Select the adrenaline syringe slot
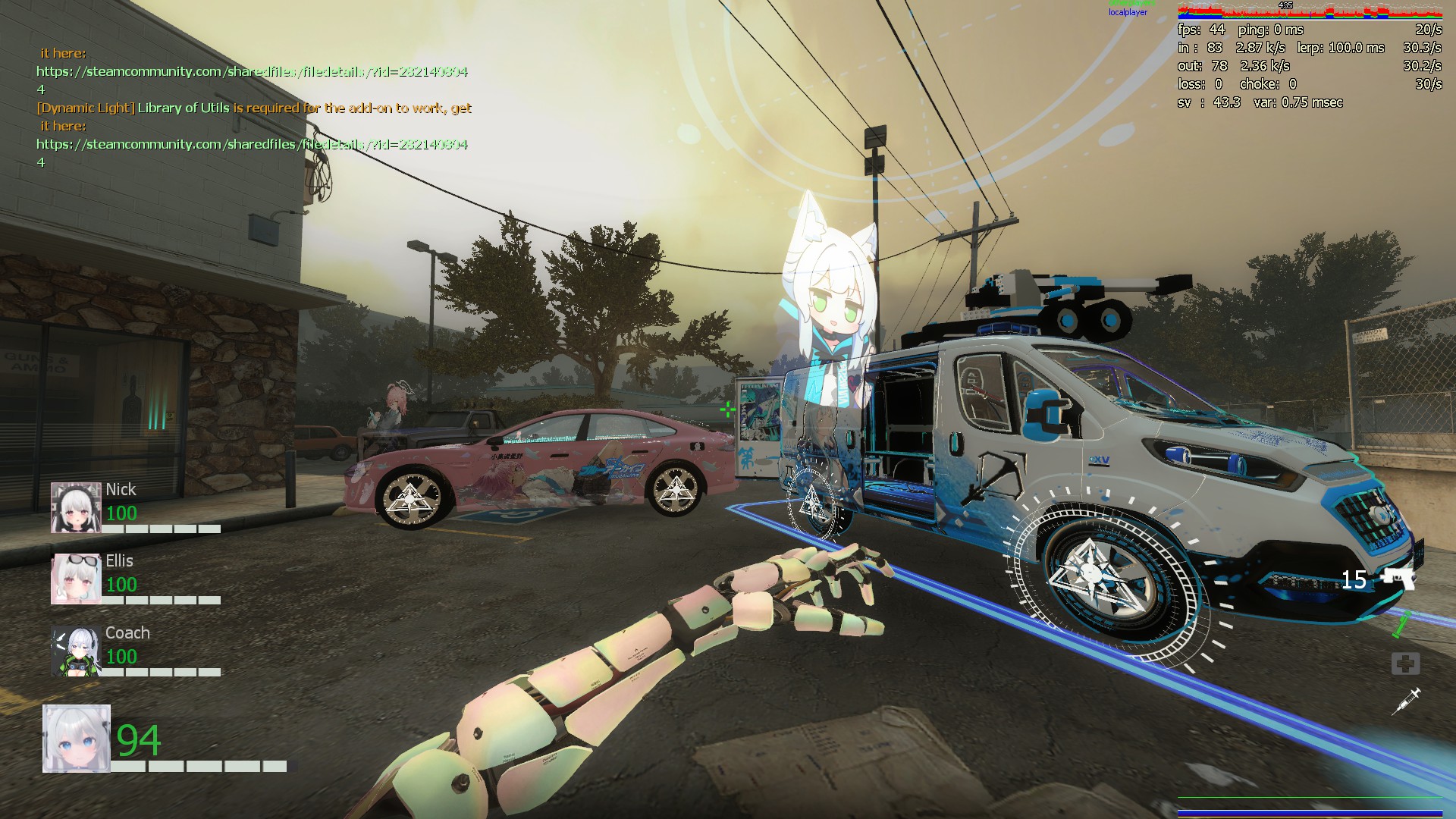Viewport: 1456px width, 819px height. pyautogui.click(x=1405, y=701)
